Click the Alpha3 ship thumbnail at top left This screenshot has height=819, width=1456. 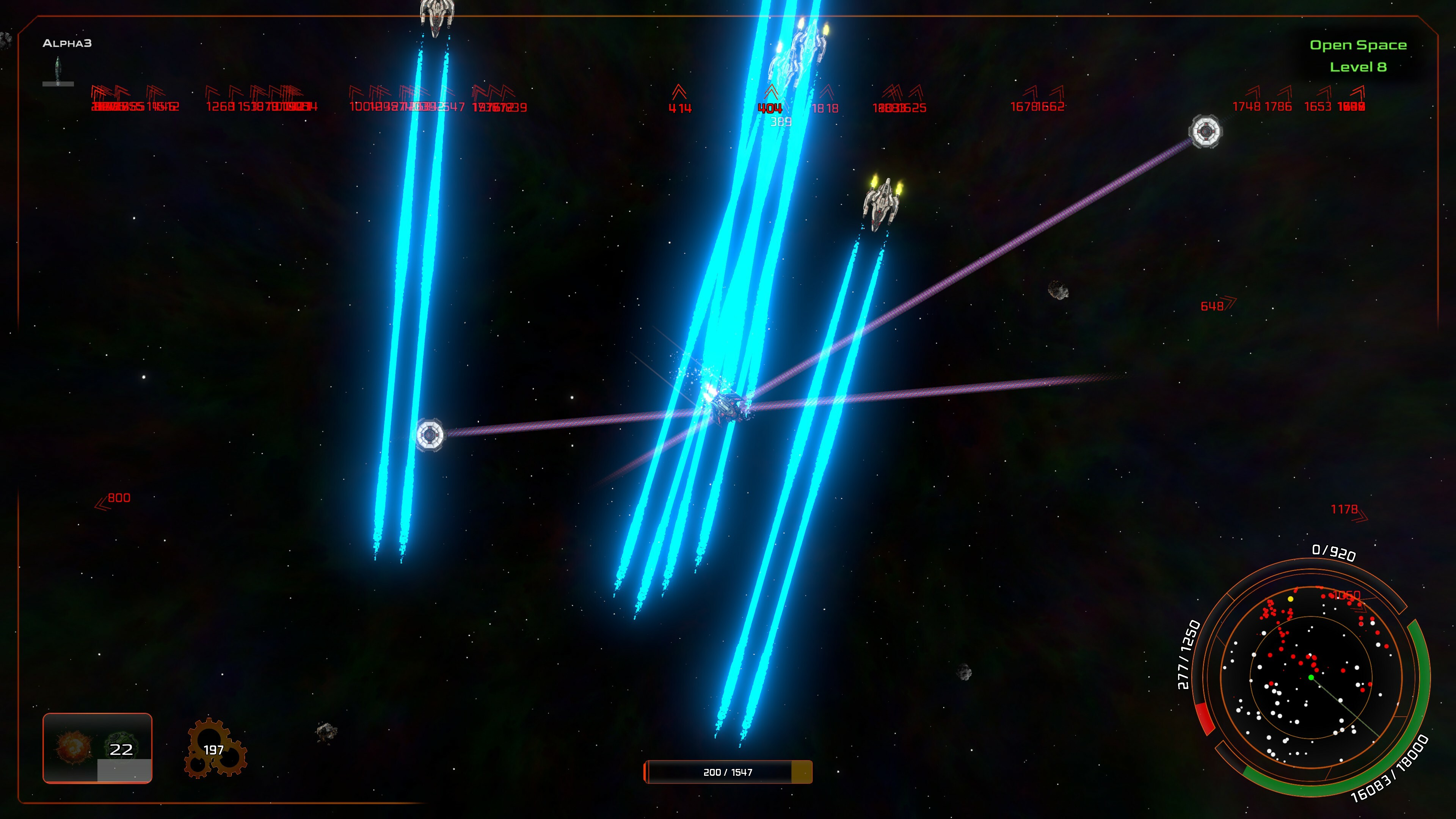(58, 71)
